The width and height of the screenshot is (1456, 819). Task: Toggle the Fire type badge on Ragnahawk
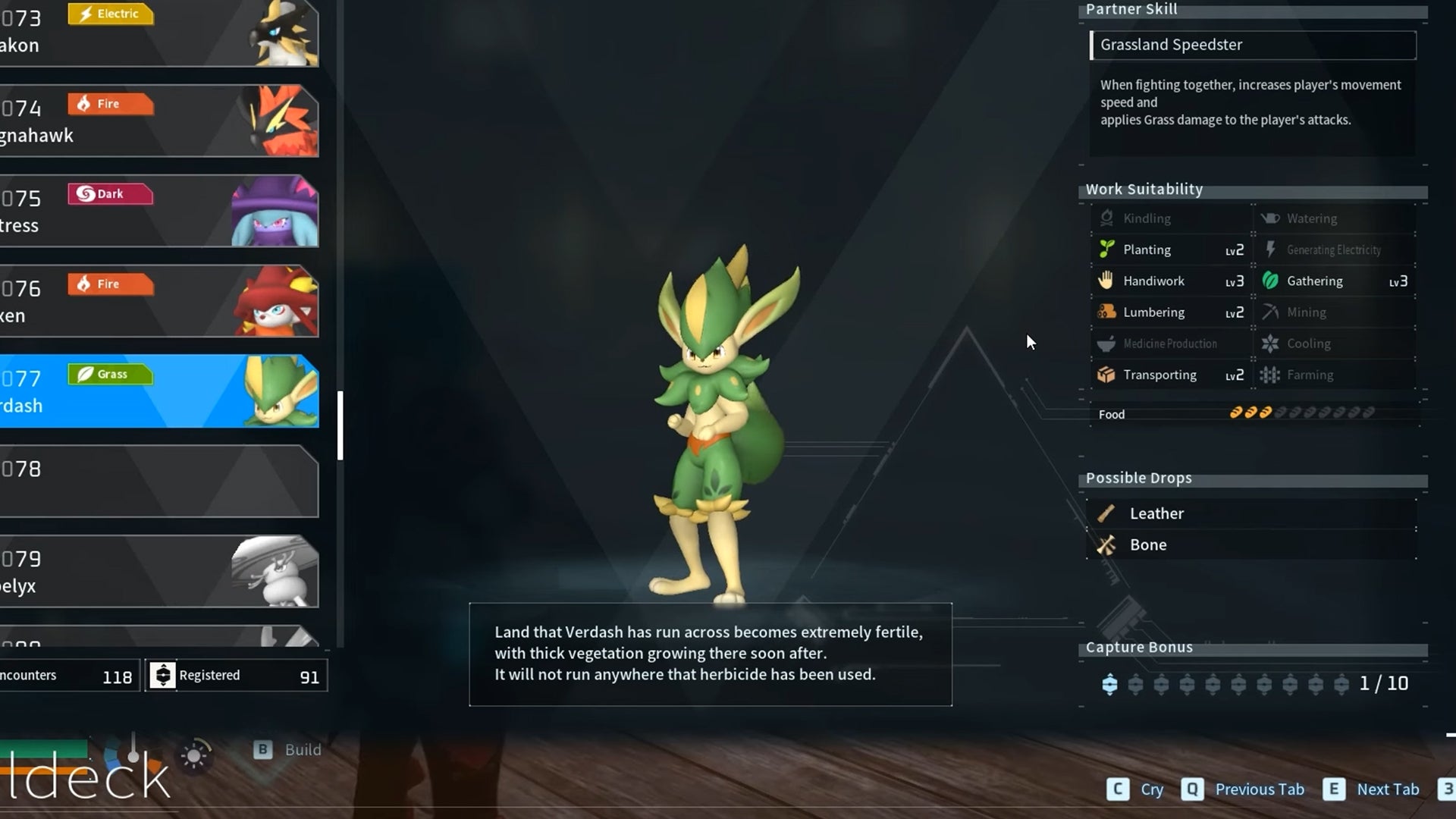pos(111,104)
